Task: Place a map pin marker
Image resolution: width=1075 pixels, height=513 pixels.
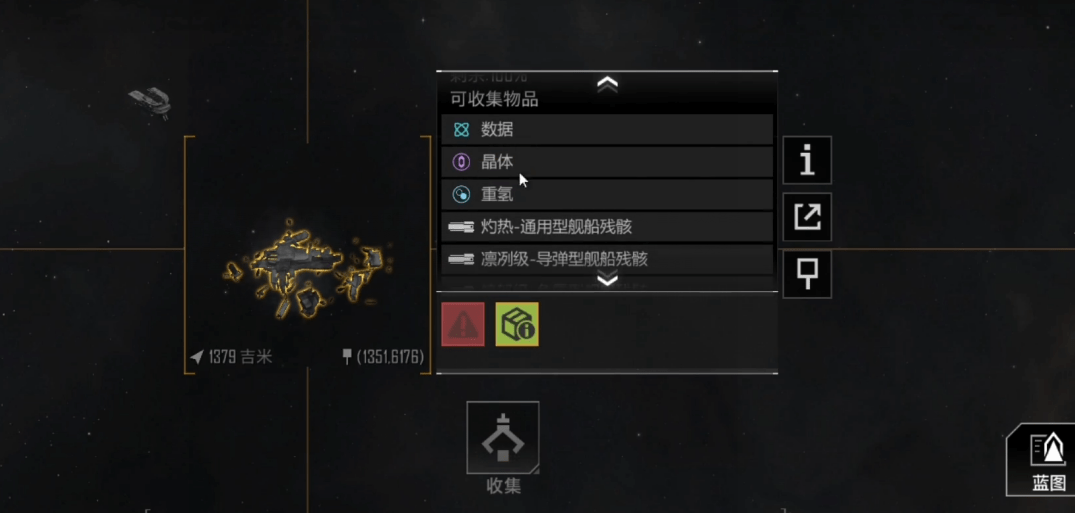Action: point(807,273)
